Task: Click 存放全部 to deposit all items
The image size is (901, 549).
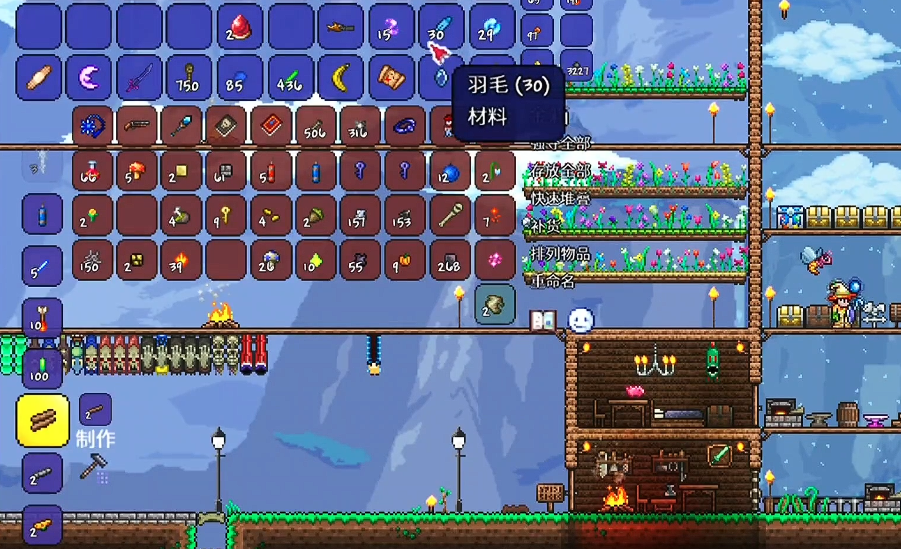Action: (561, 171)
